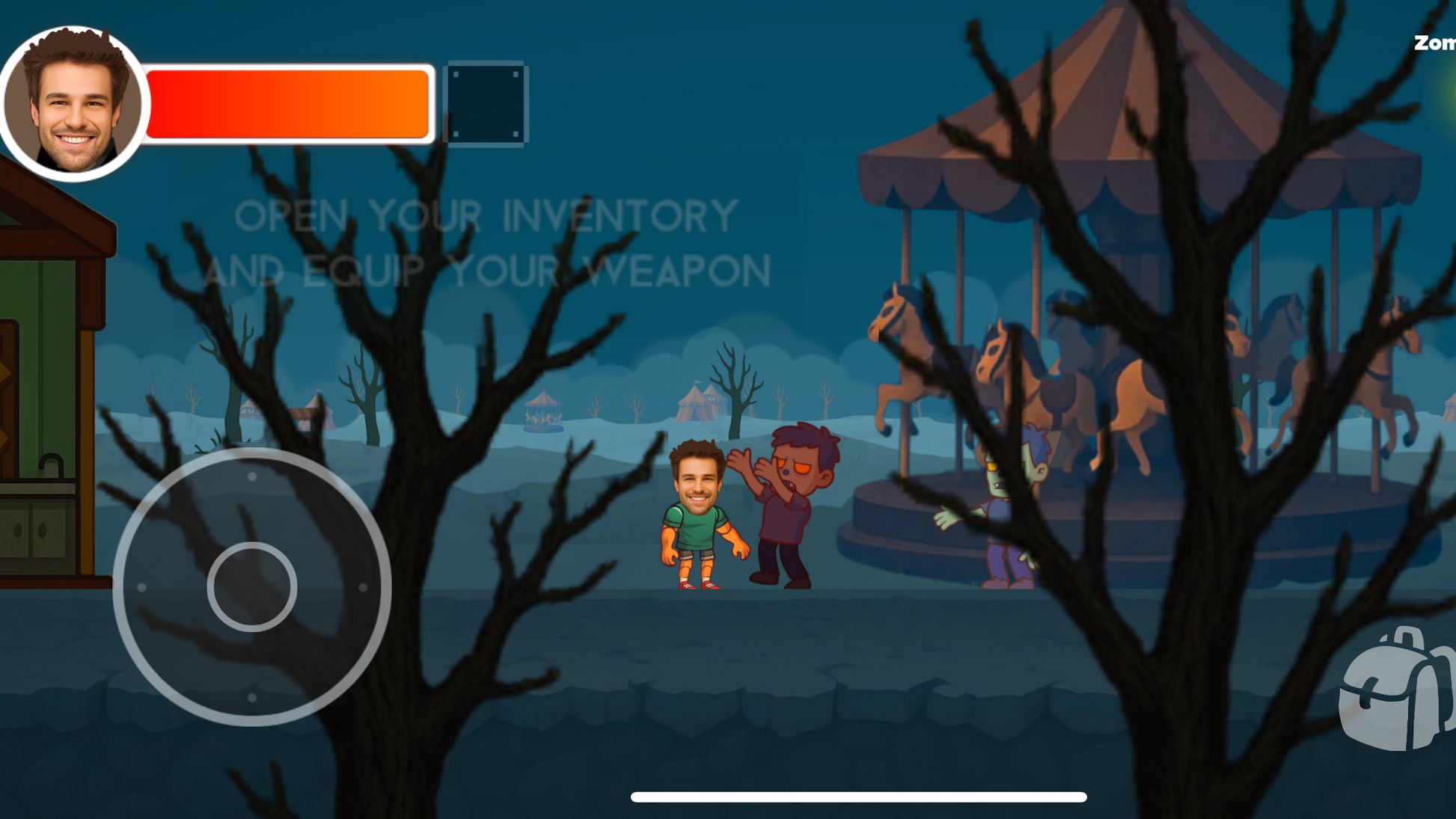Tap the right arrow on the joystick
Image resolution: width=1456 pixels, height=819 pixels.
(364, 589)
